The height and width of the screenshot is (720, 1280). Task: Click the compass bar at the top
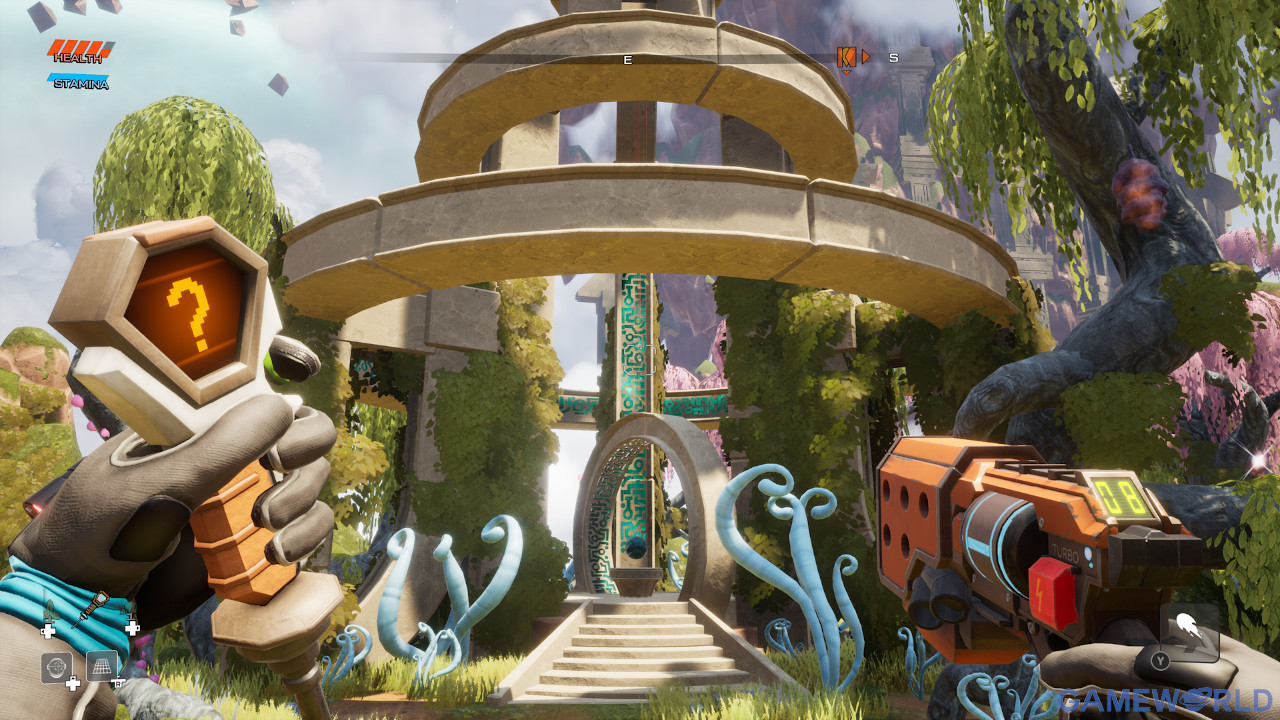(x=628, y=59)
